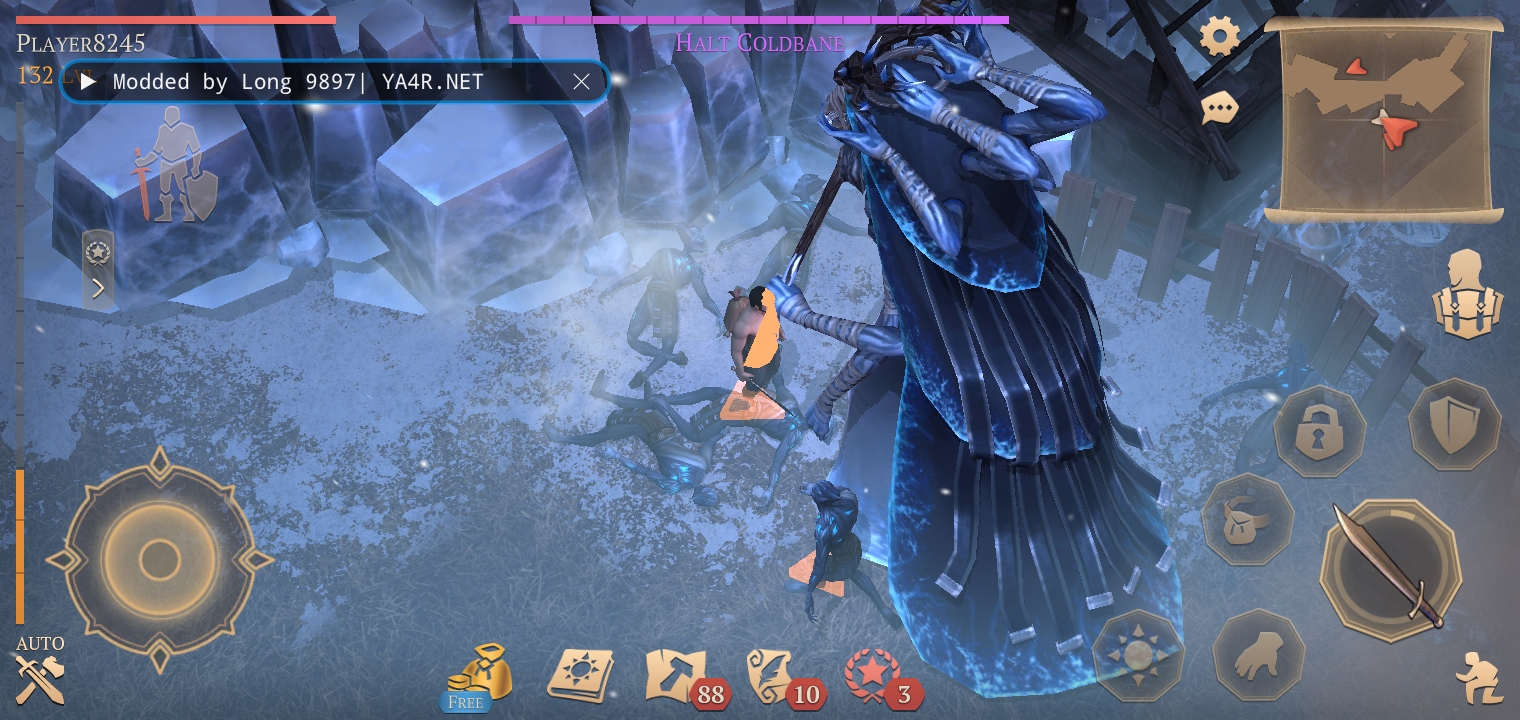Close the Modded by Long banner

[x=581, y=82]
